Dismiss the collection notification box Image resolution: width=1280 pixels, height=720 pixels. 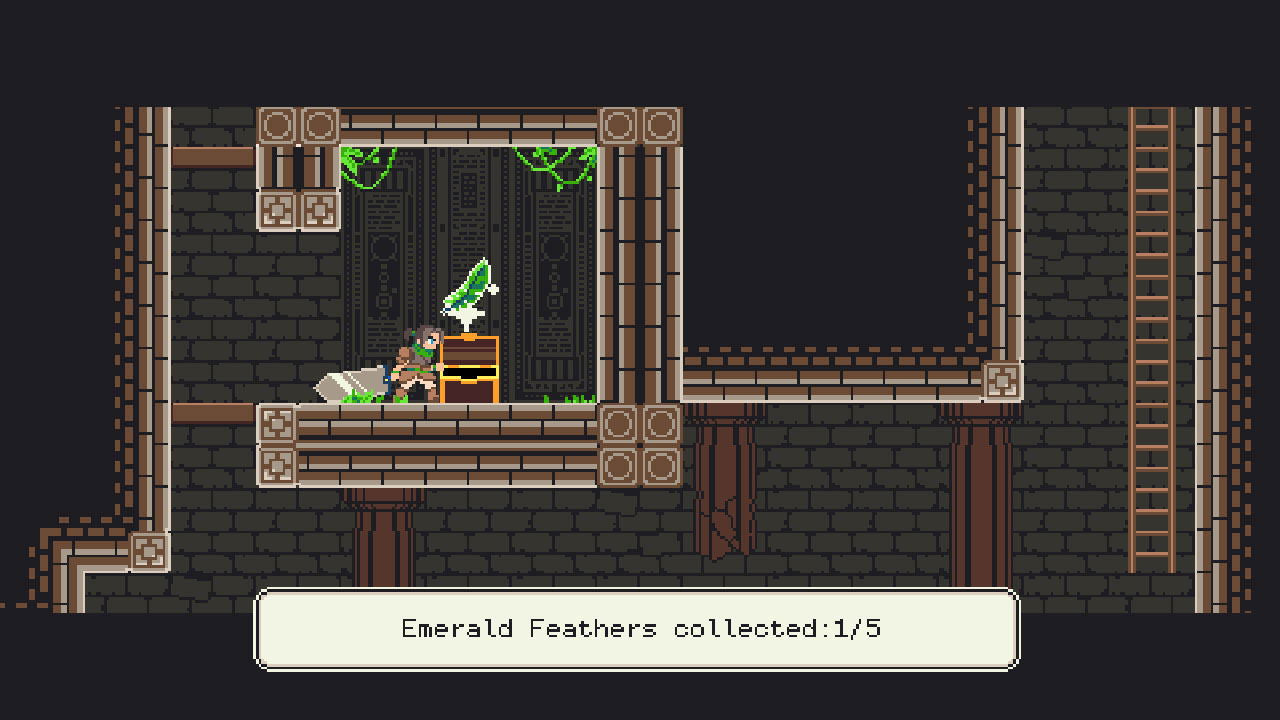click(x=637, y=630)
